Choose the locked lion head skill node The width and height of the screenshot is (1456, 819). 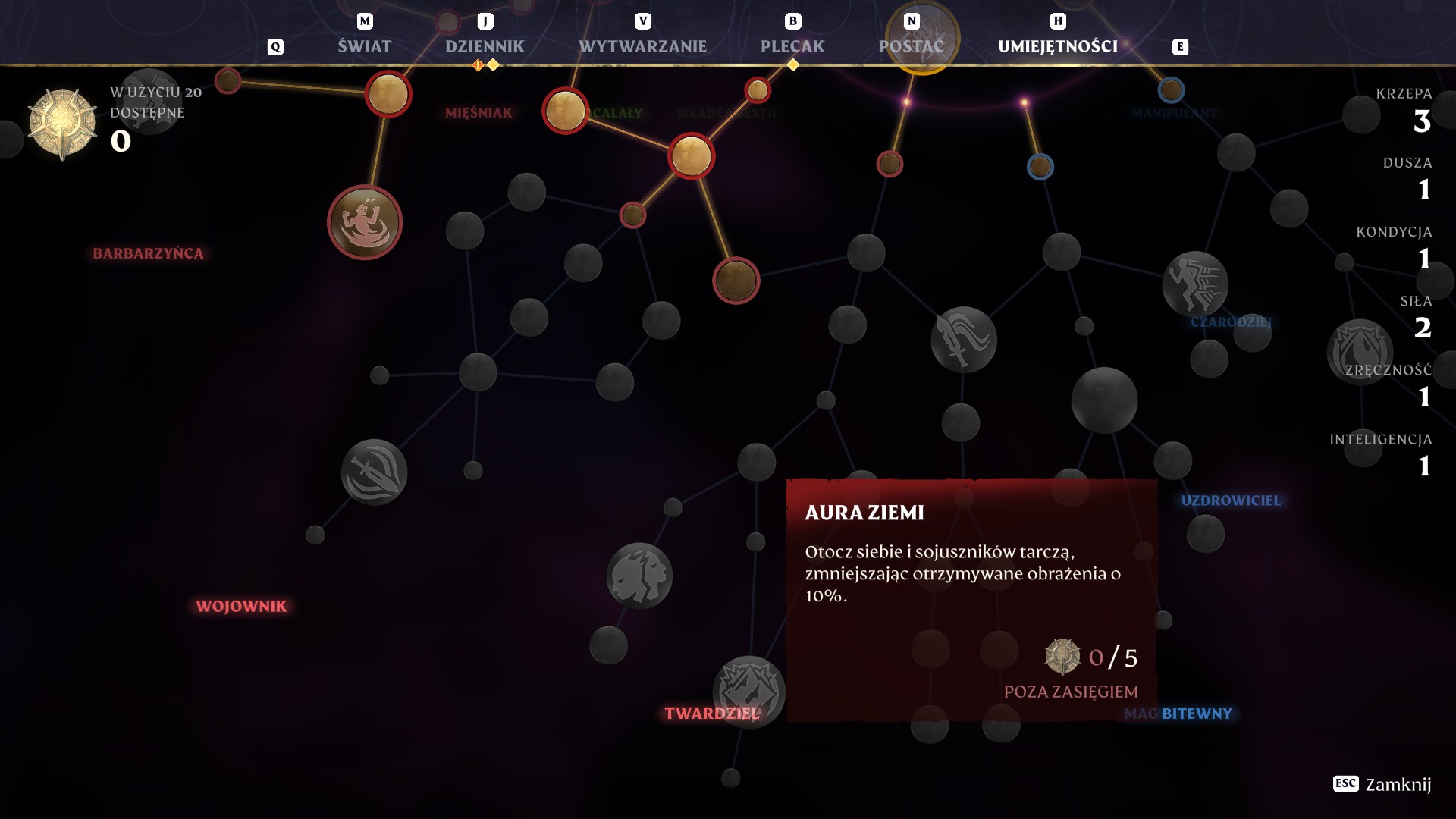(639, 576)
